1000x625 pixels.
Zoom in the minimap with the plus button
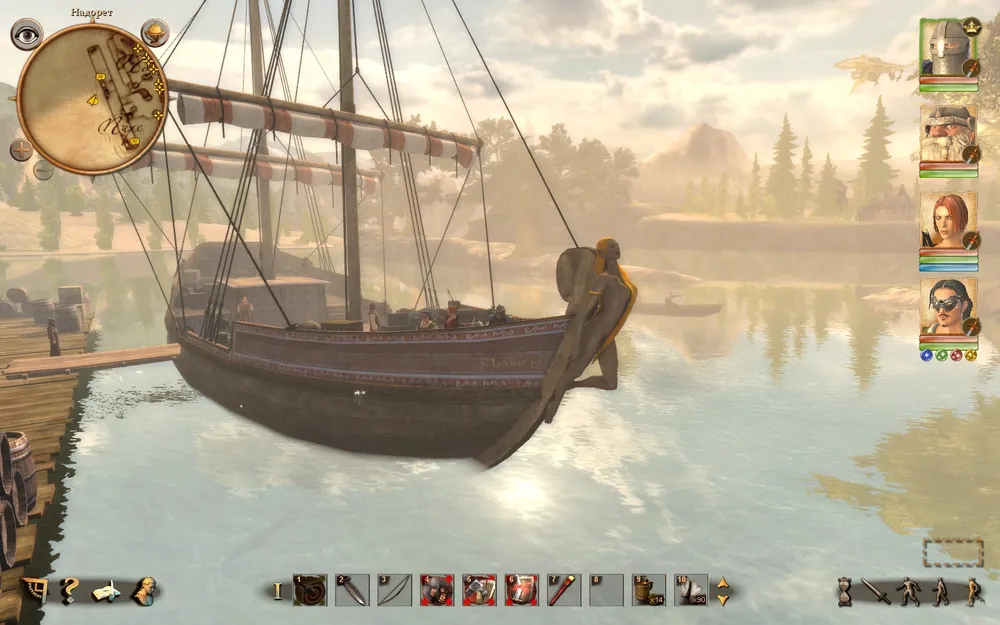21,150
